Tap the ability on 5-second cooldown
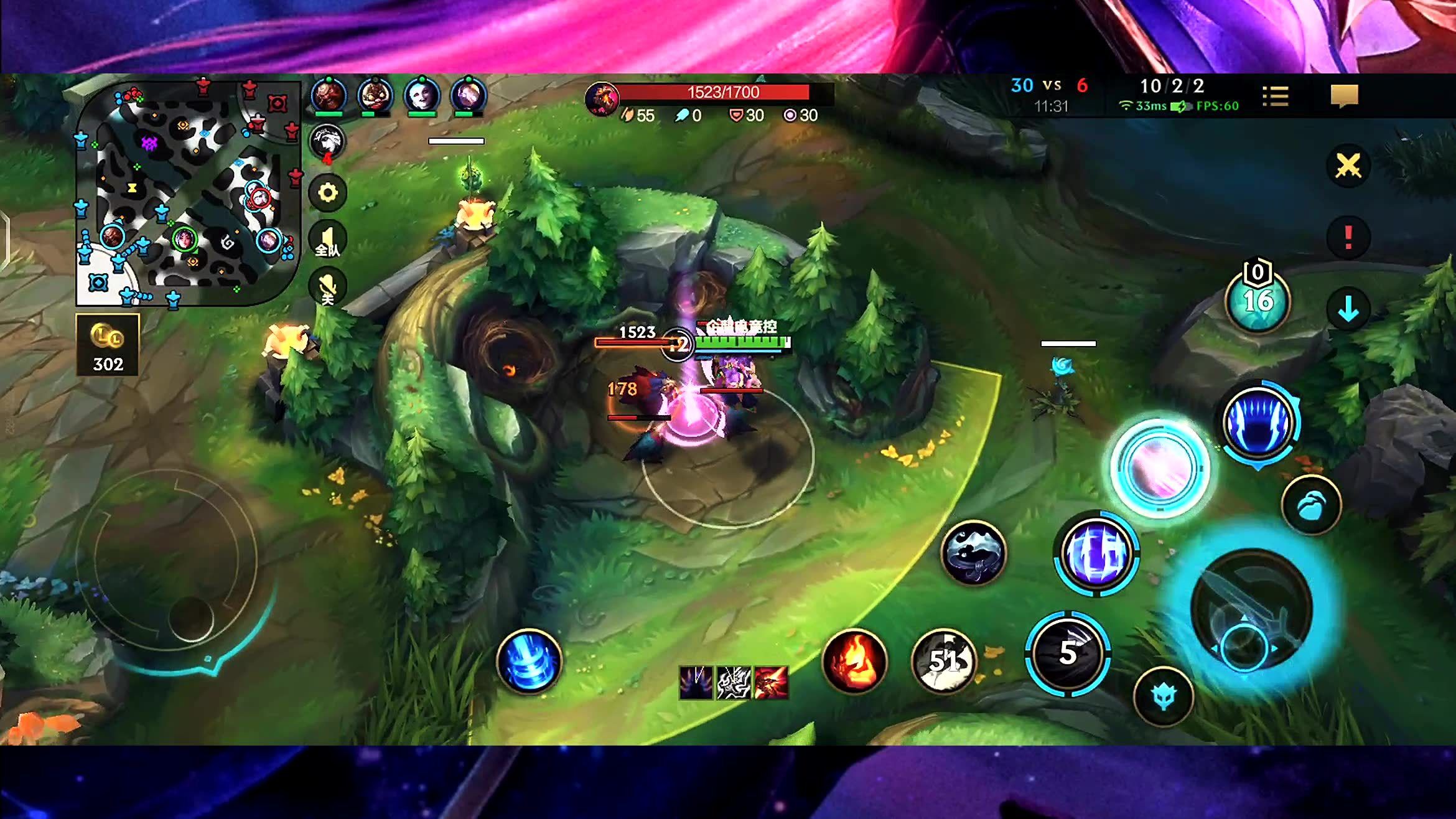The image size is (1456, 819). pos(1068,652)
